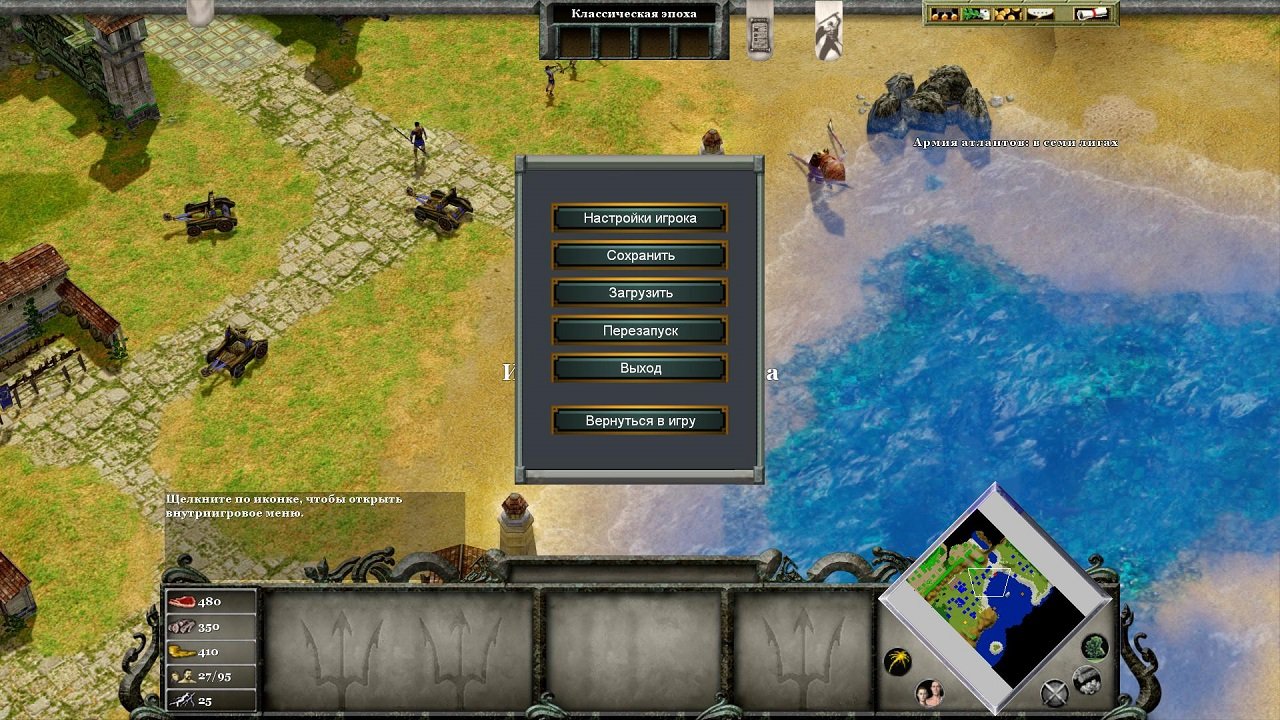Click the chat bubble tribute icon
The height and width of the screenshot is (720, 1280).
1042,14
